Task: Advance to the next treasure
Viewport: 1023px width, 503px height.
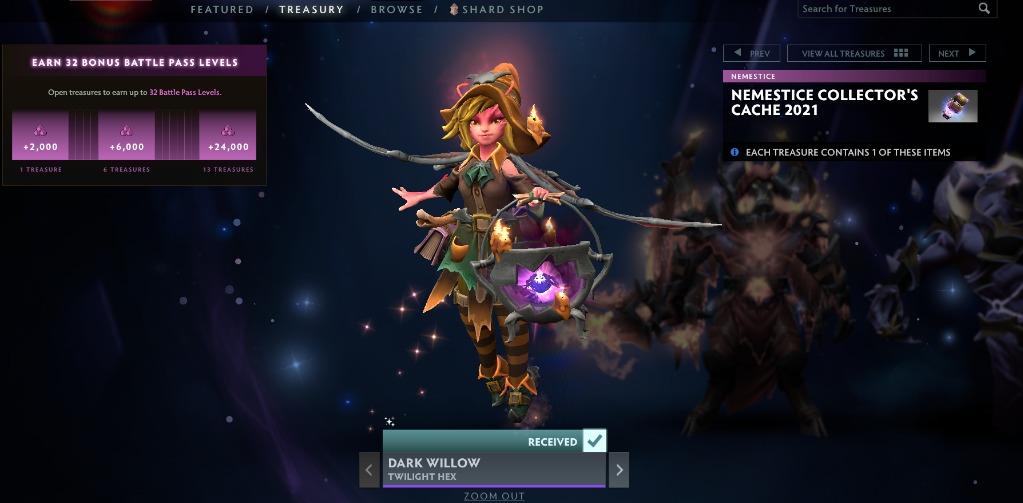Action: click(x=956, y=53)
